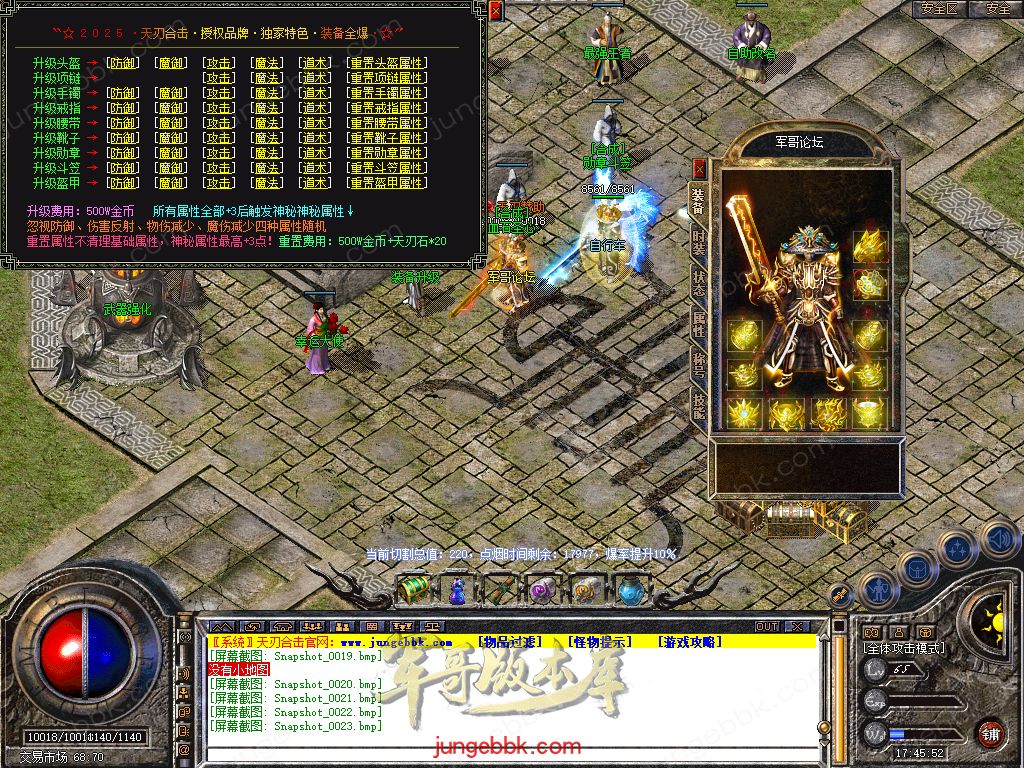This screenshot has height=768, width=1024.
Task: Pick Taoism (道术) upgrade for the ring
Action: pos(315,108)
